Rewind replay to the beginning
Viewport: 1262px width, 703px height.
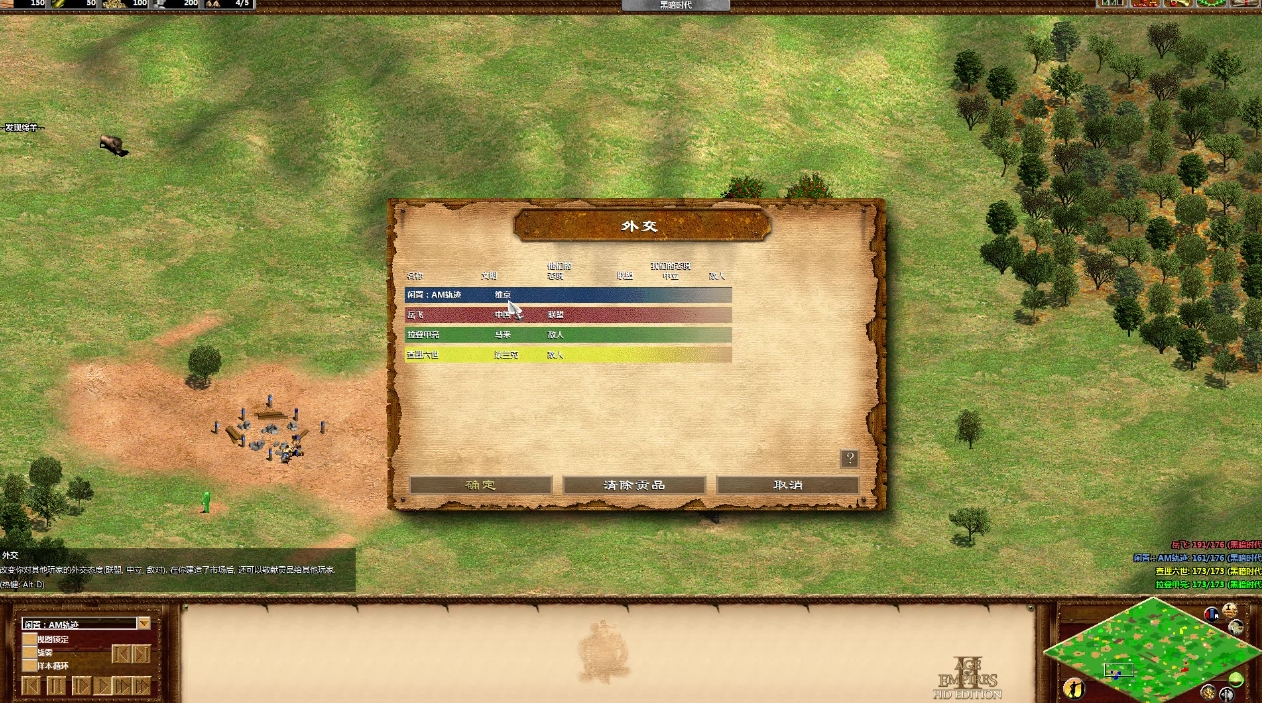coord(31,686)
